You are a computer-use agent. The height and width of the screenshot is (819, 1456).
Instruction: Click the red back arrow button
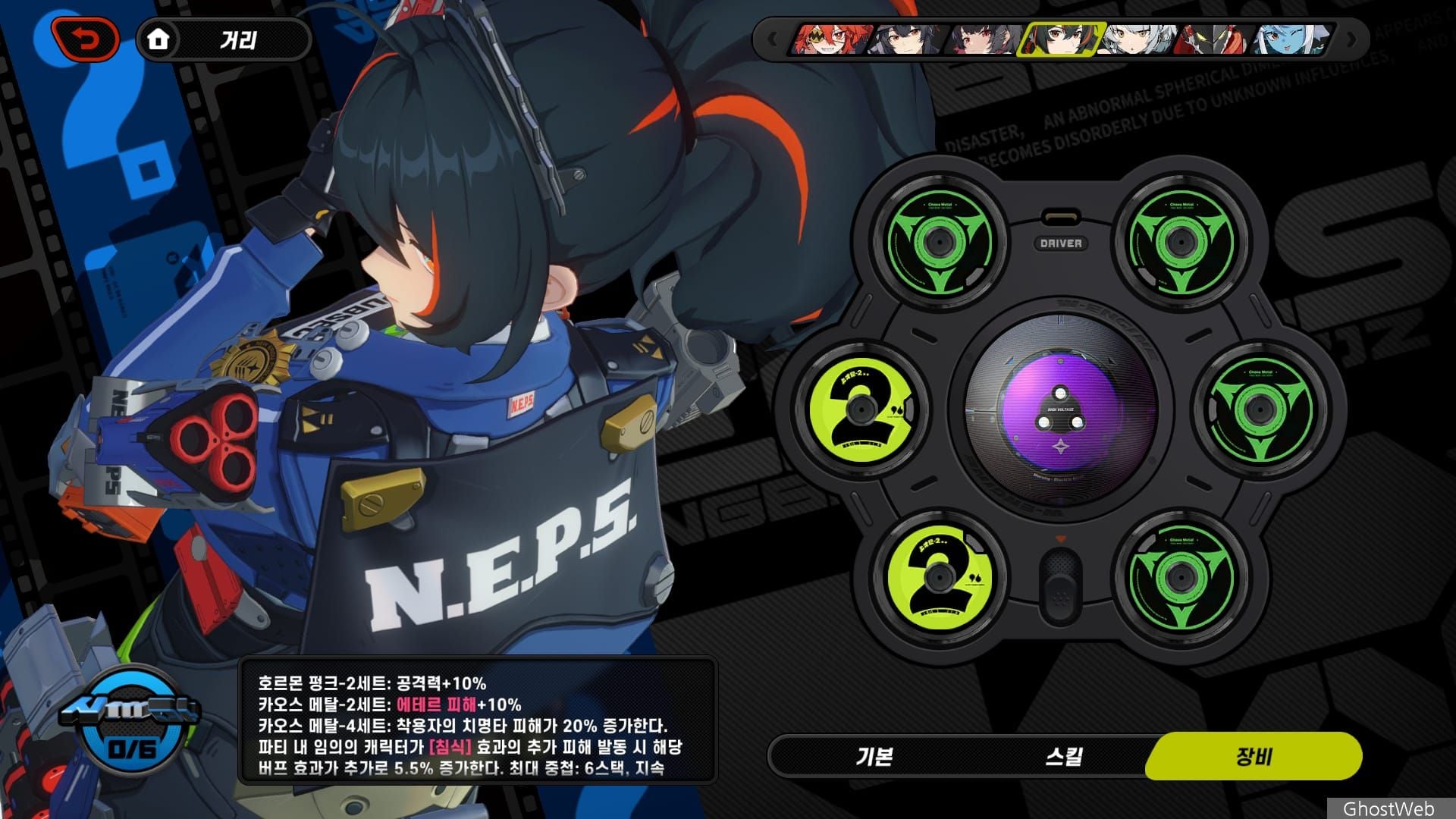85,39
